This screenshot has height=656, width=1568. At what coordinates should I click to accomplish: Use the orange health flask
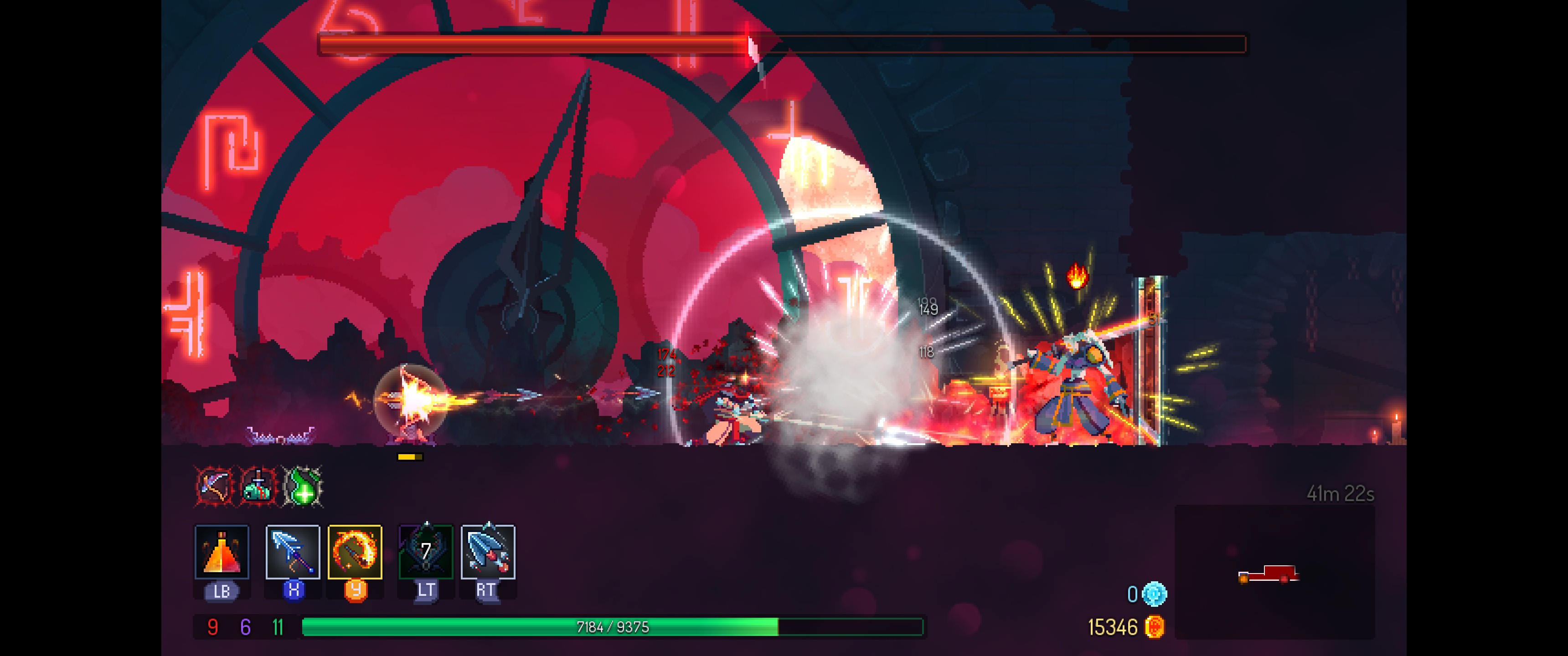click(222, 551)
